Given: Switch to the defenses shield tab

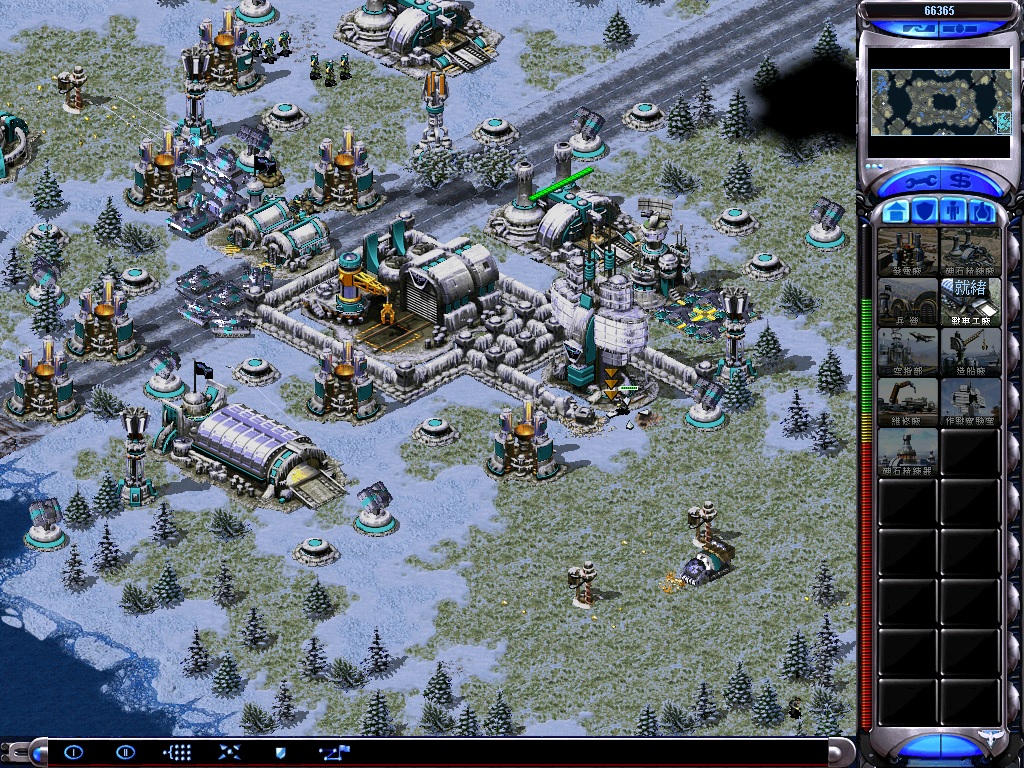Looking at the screenshot, I should click(x=926, y=212).
